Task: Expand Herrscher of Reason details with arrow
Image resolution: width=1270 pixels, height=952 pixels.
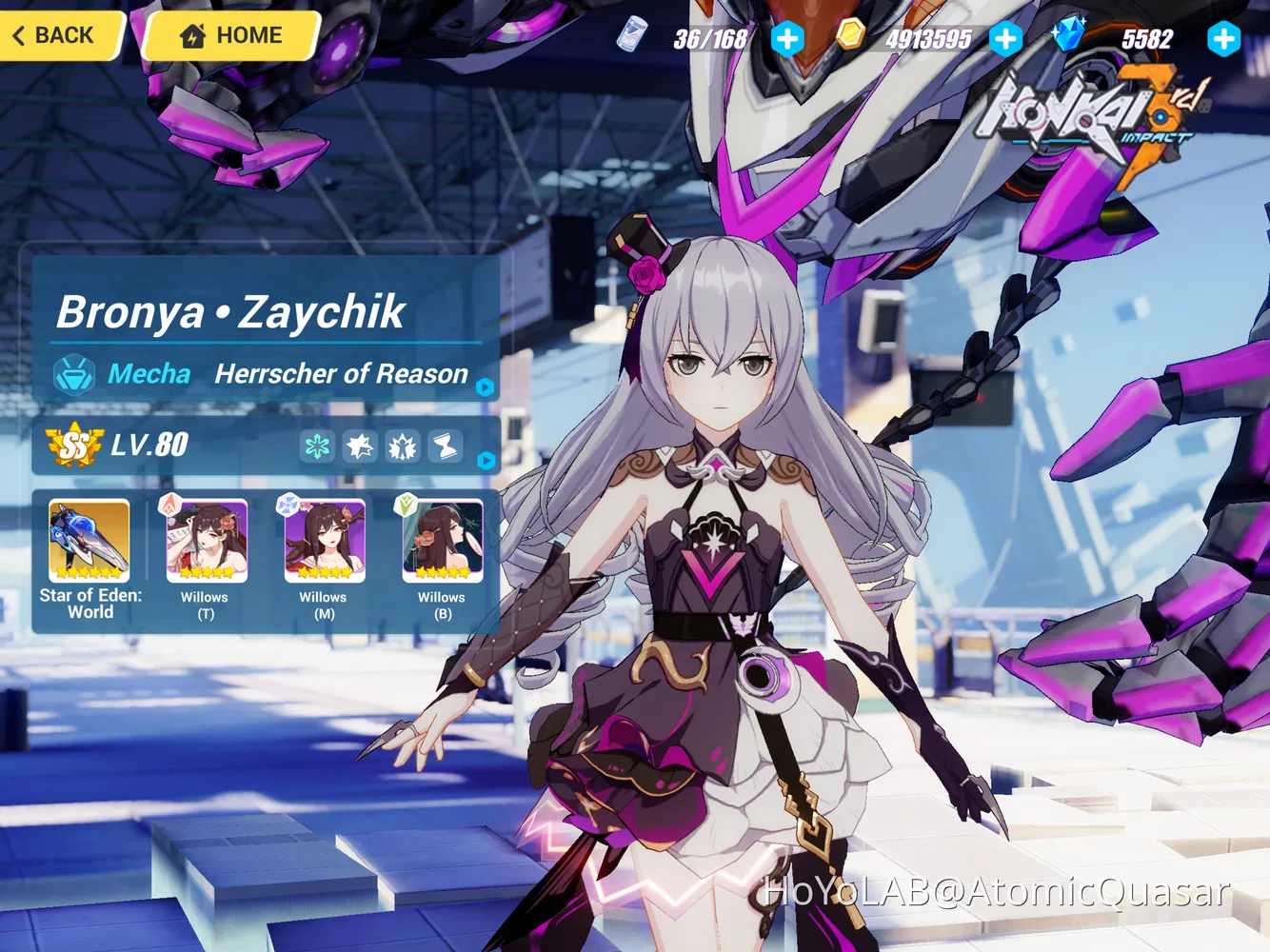Action: (x=485, y=385)
